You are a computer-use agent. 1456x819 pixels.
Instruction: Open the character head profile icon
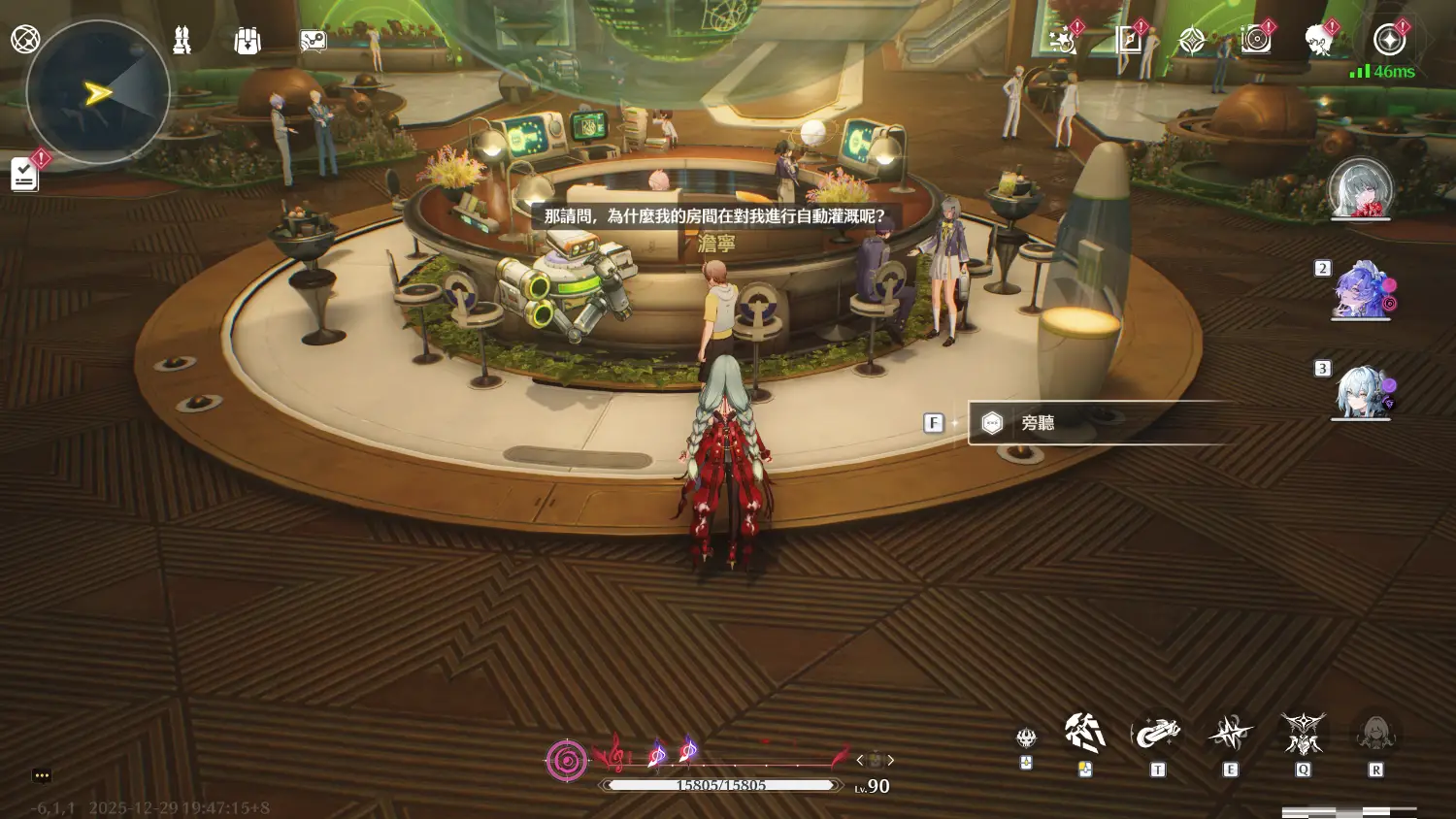pyautogui.click(x=1318, y=40)
